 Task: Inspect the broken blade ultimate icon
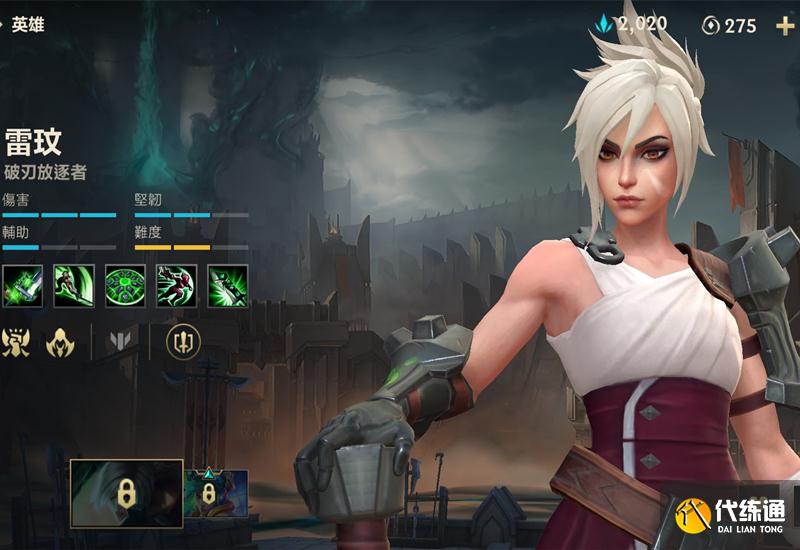pyautogui.click(x=228, y=286)
